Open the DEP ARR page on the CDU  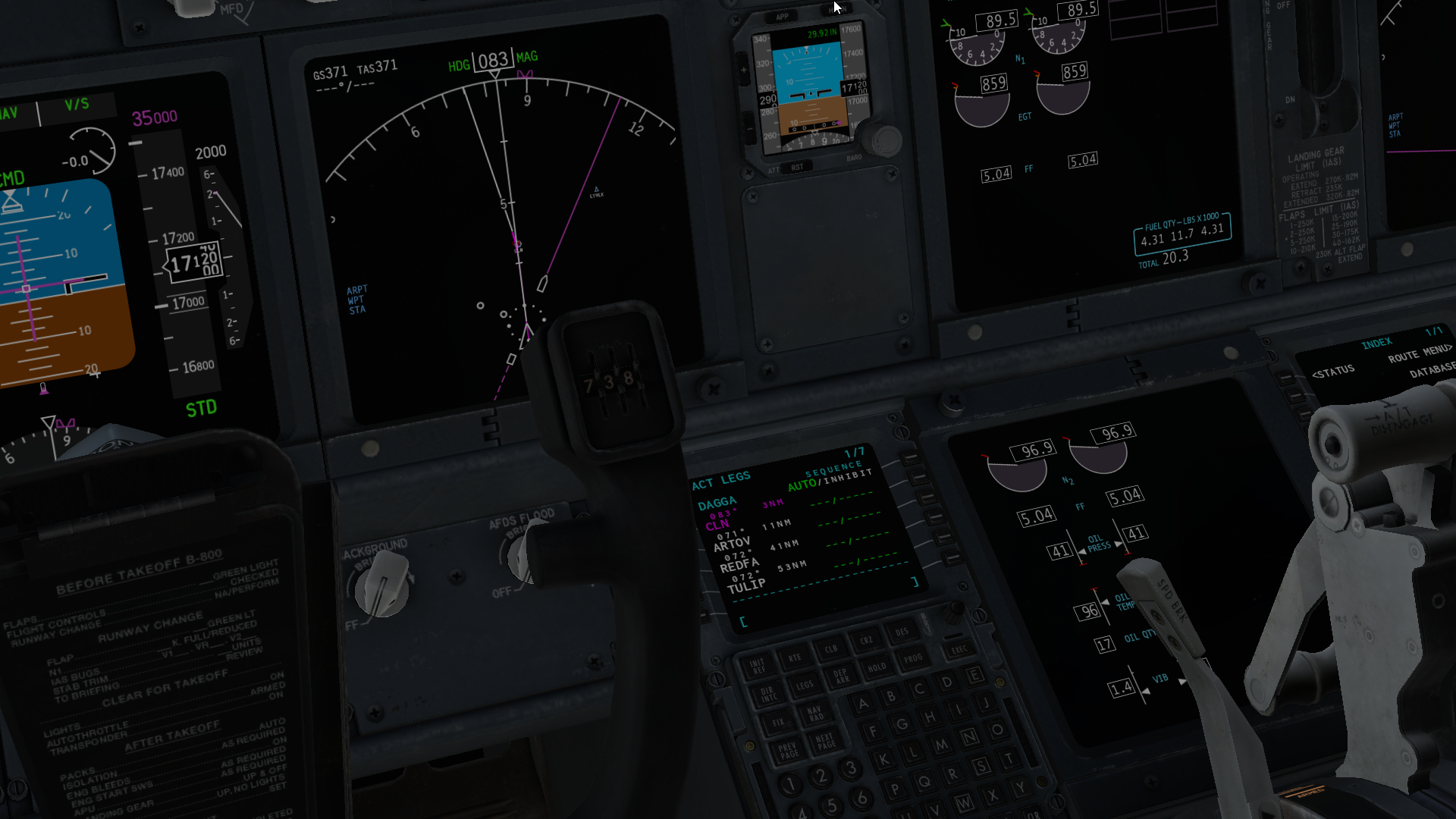[x=841, y=676]
